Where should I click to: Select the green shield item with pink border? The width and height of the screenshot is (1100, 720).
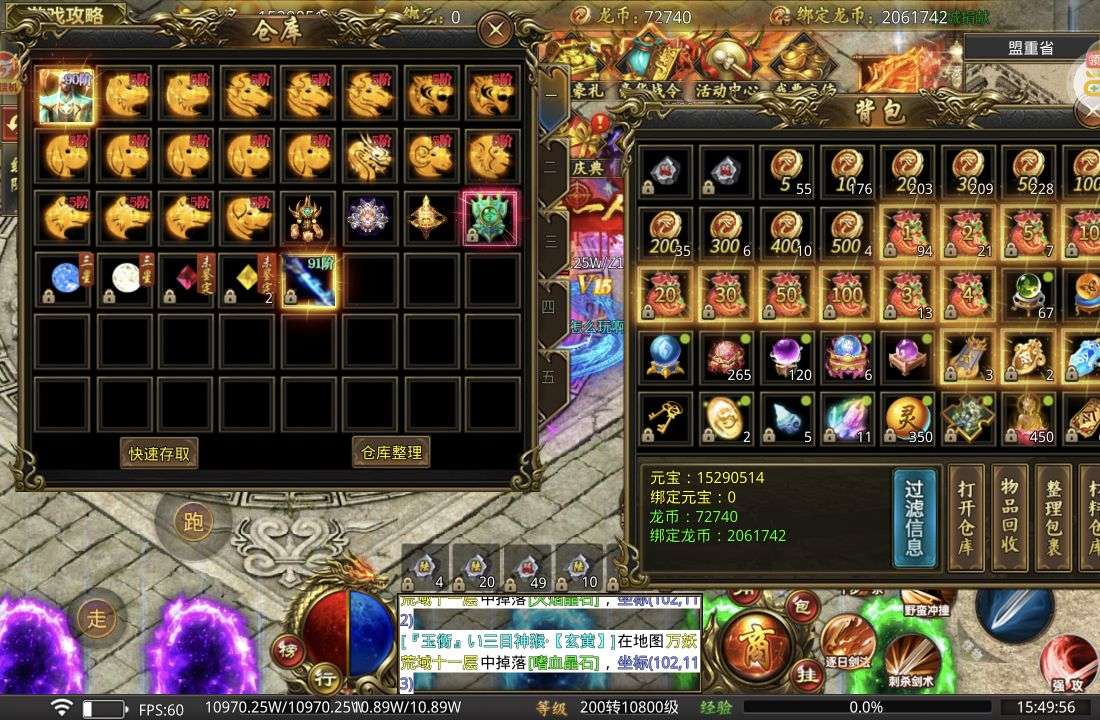point(490,218)
